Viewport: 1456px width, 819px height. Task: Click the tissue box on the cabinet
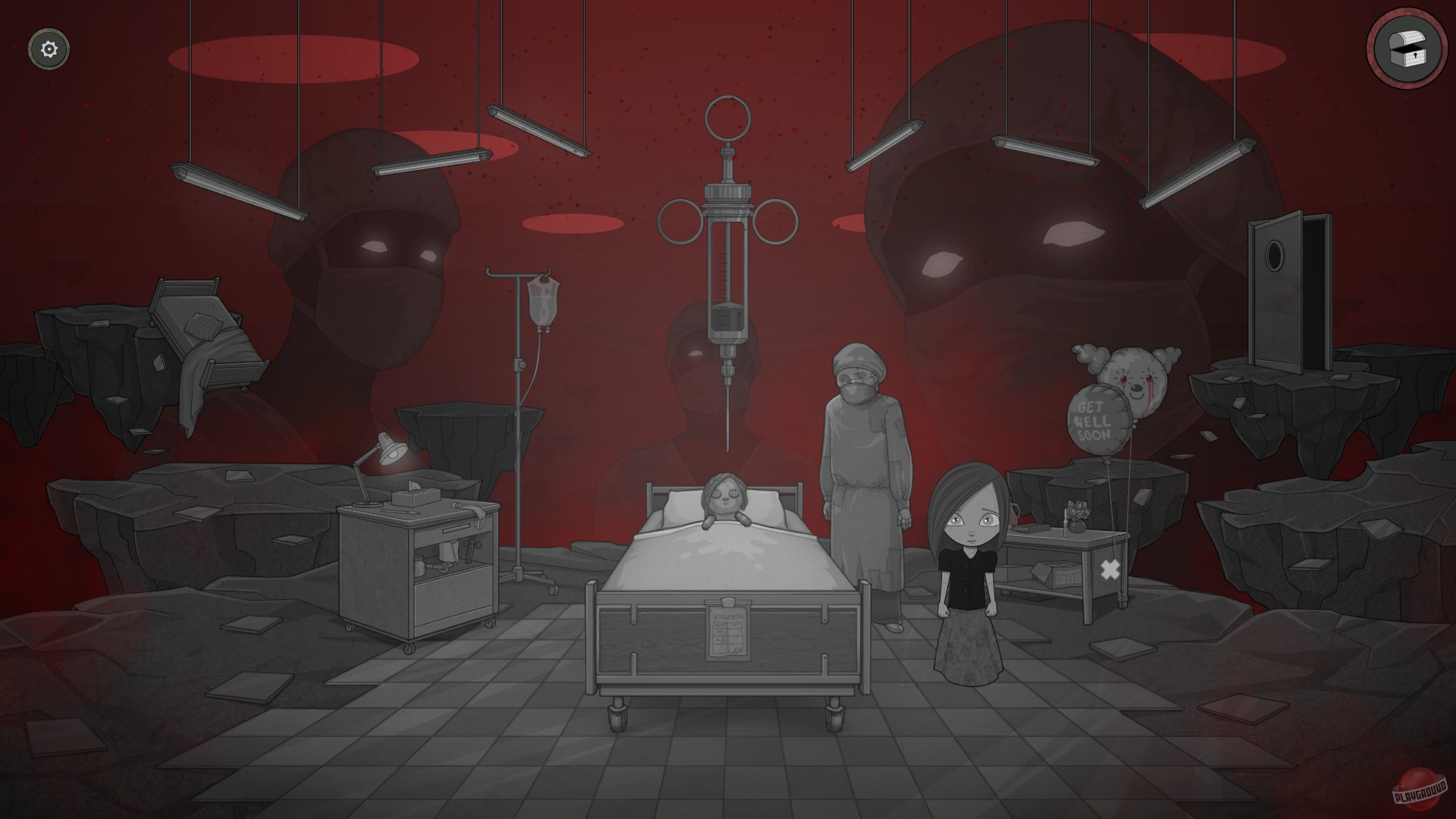[416, 498]
